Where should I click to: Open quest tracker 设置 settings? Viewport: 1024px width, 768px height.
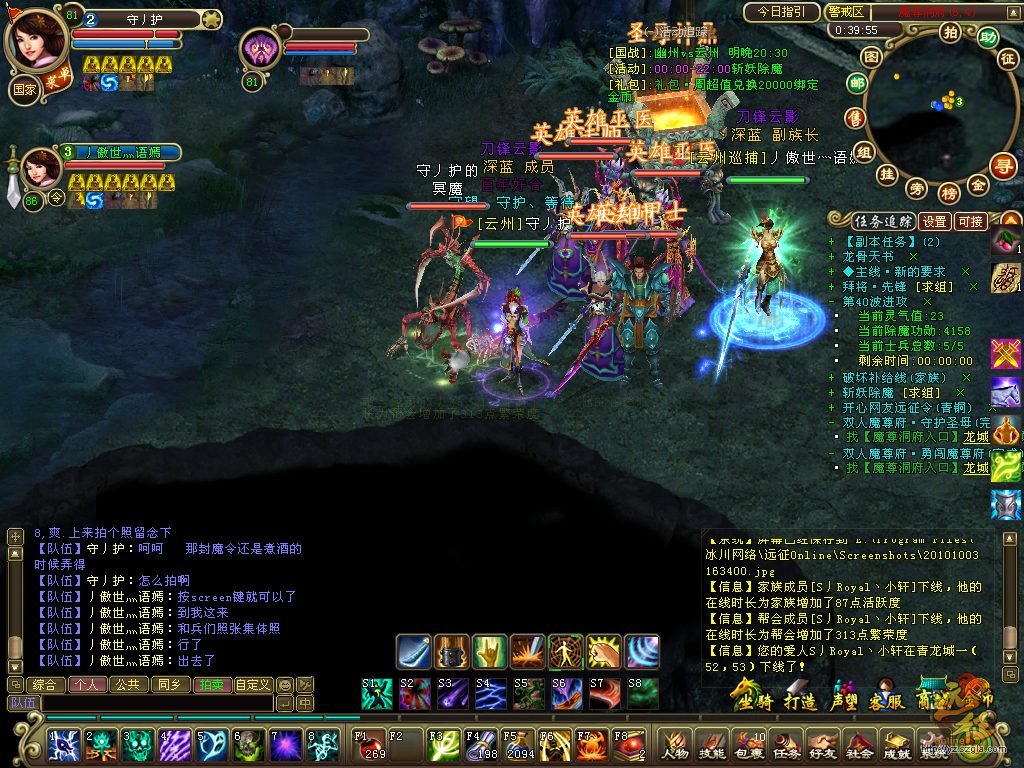tap(934, 221)
